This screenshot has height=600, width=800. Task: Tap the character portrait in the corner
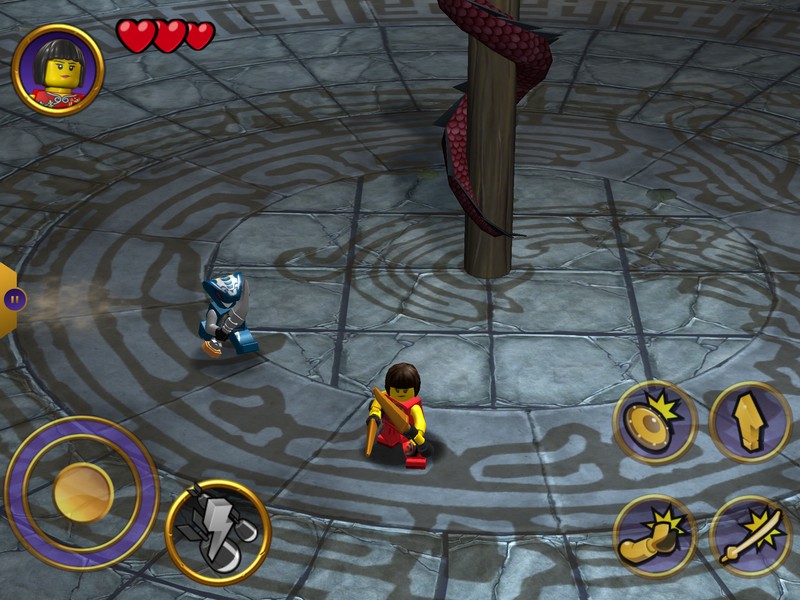(58, 70)
